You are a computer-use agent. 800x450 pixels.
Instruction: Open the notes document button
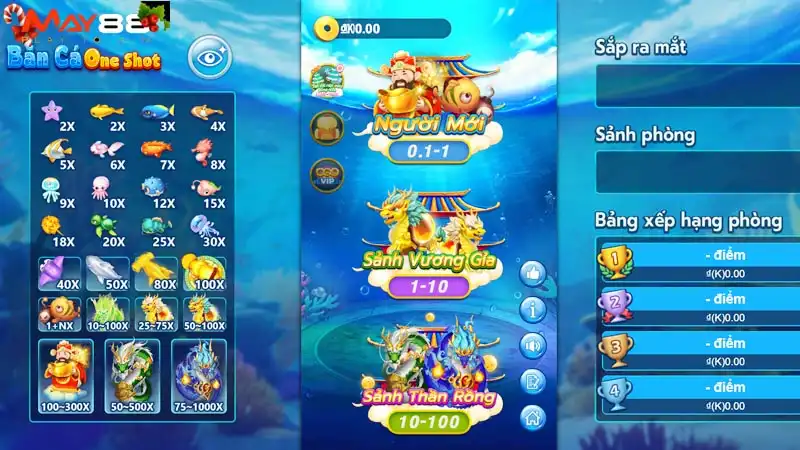click(x=533, y=381)
